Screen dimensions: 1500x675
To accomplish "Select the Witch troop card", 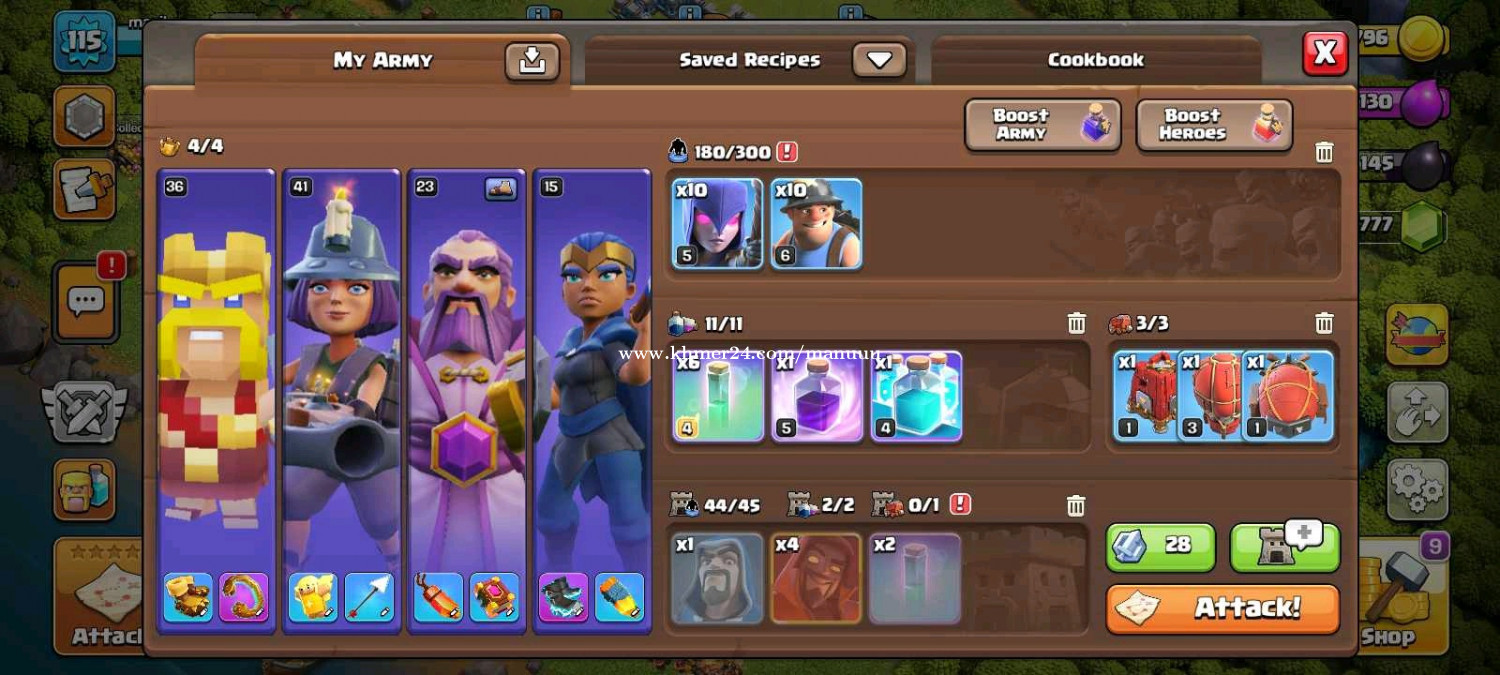I will (718, 224).
